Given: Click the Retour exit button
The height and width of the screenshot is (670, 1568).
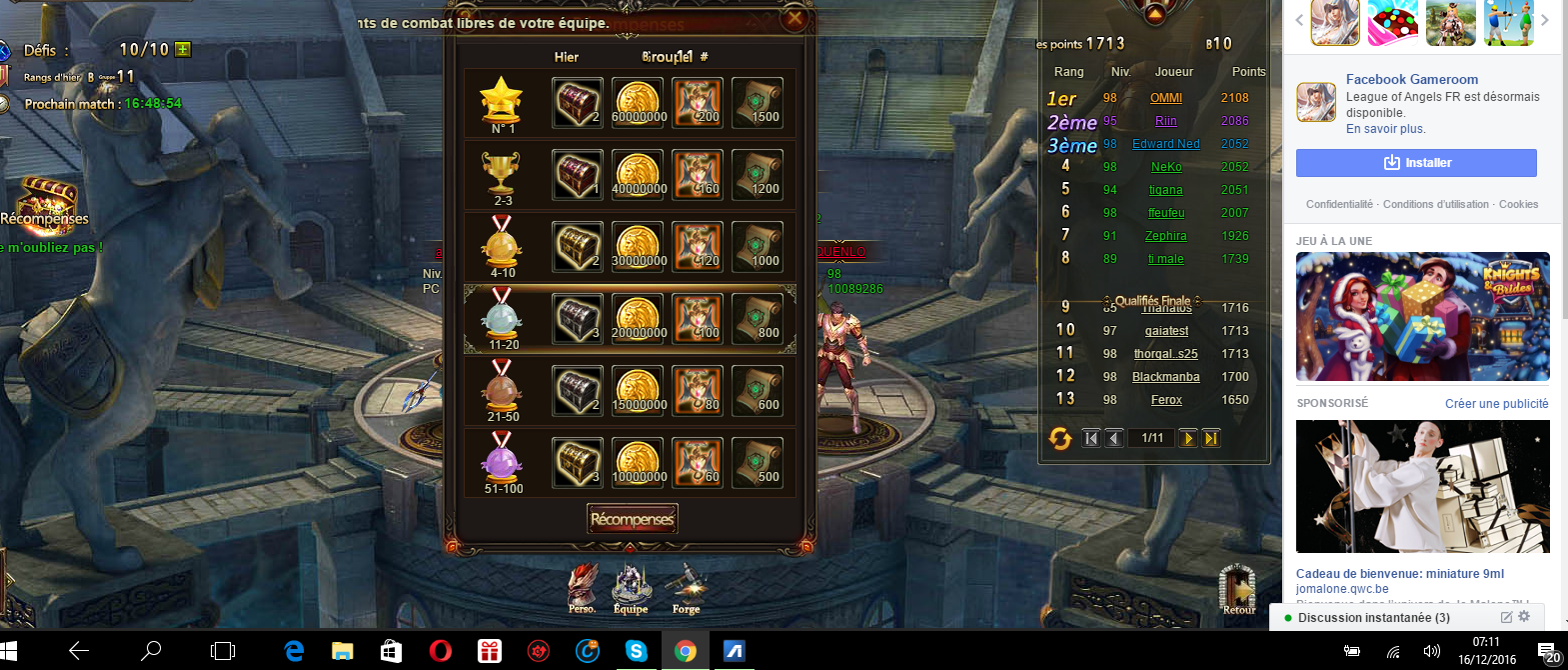Looking at the screenshot, I should coord(1237,589).
